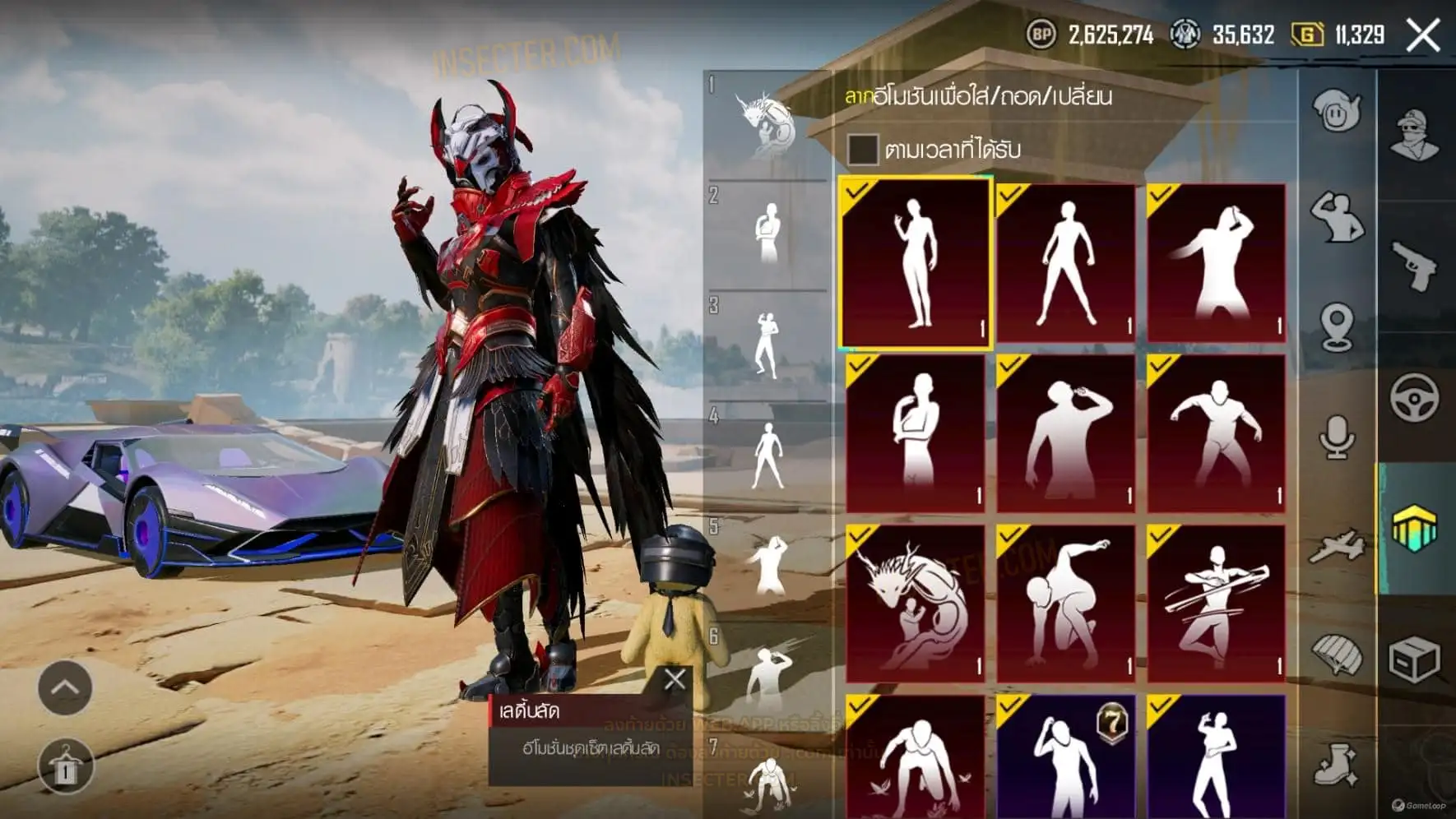Open the location pin sub-category

(1337, 326)
